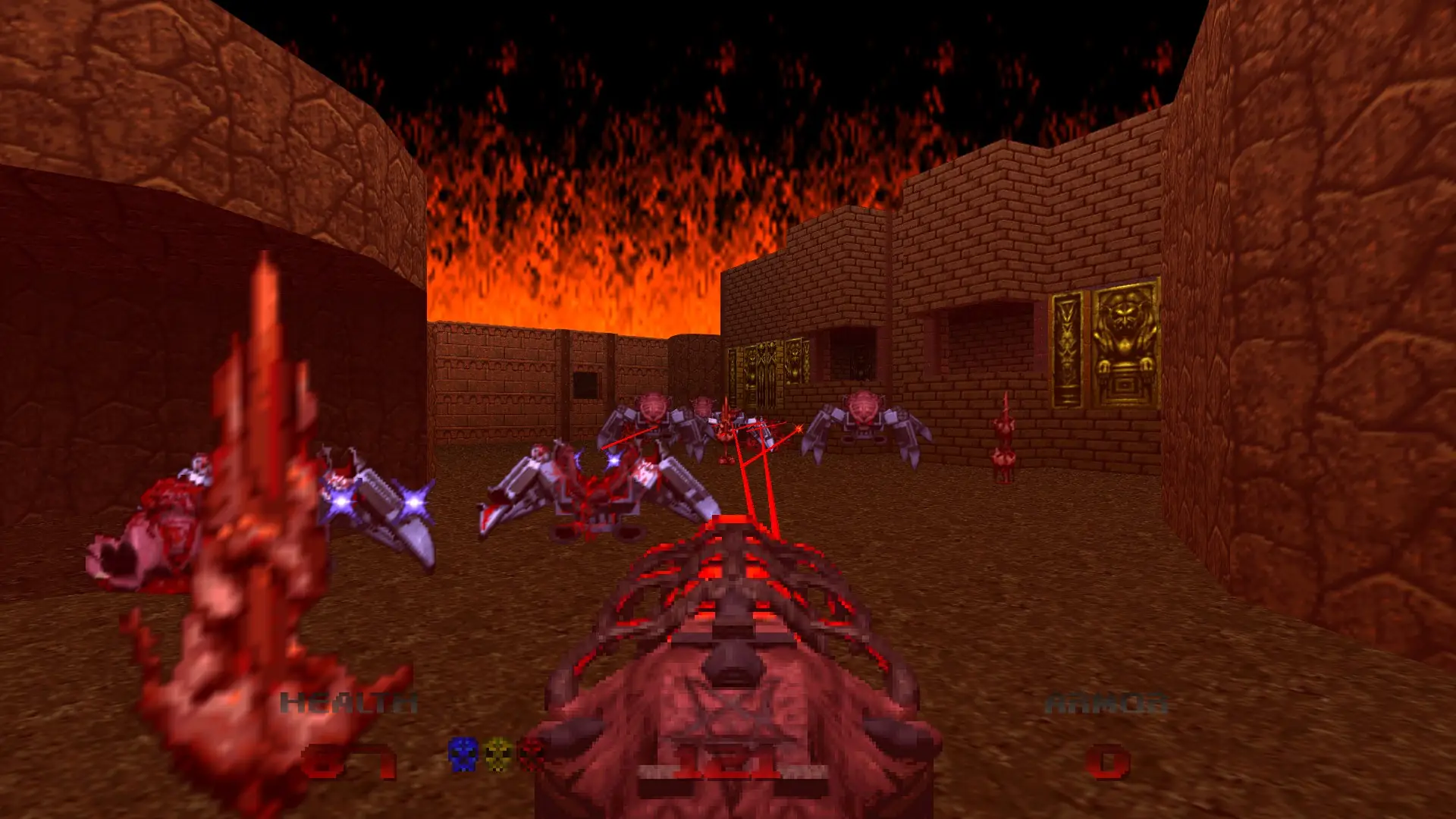Image resolution: width=1456 pixels, height=819 pixels.
Task: Select the blue skull key icon
Action: (461, 754)
